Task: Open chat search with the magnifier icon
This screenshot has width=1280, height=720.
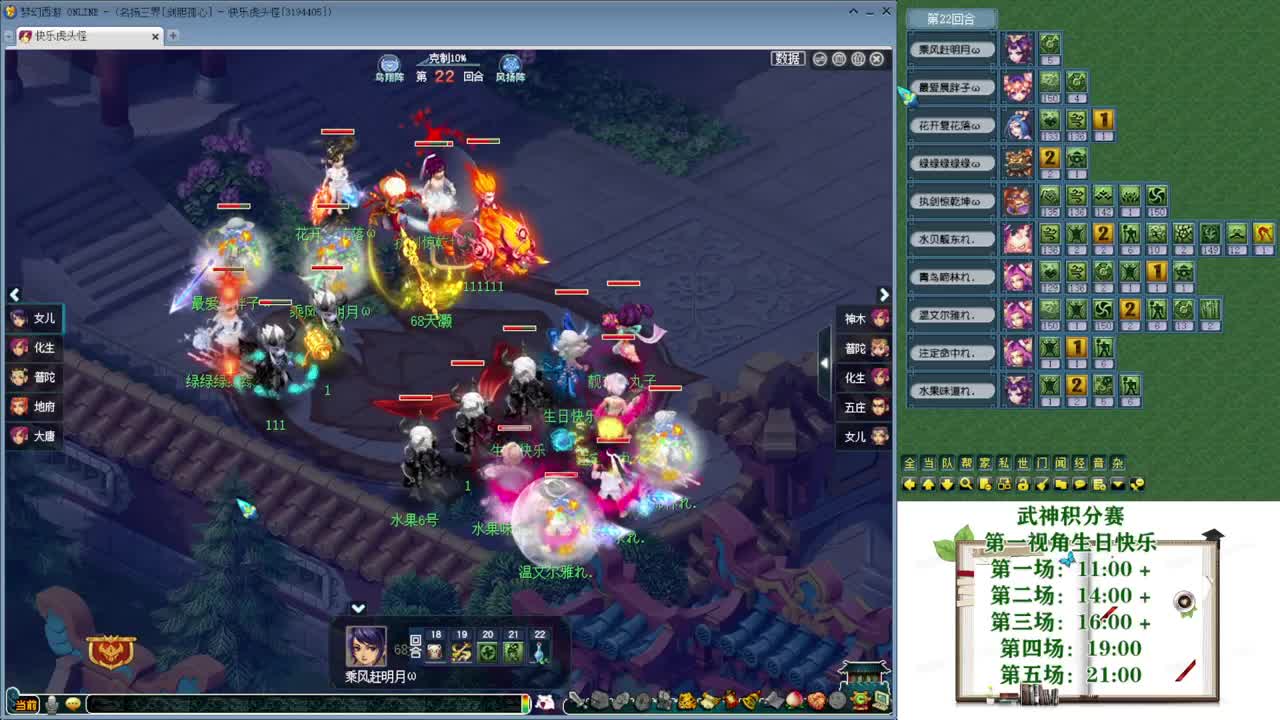Action: [966, 484]
